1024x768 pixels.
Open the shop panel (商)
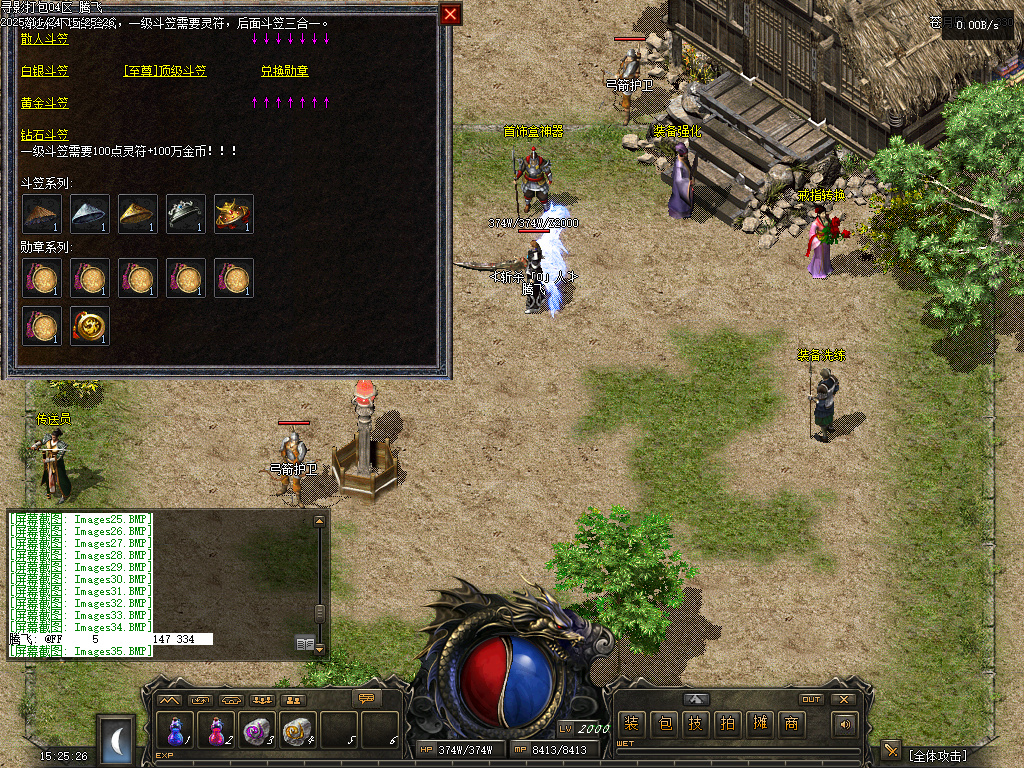pos(791,724)
